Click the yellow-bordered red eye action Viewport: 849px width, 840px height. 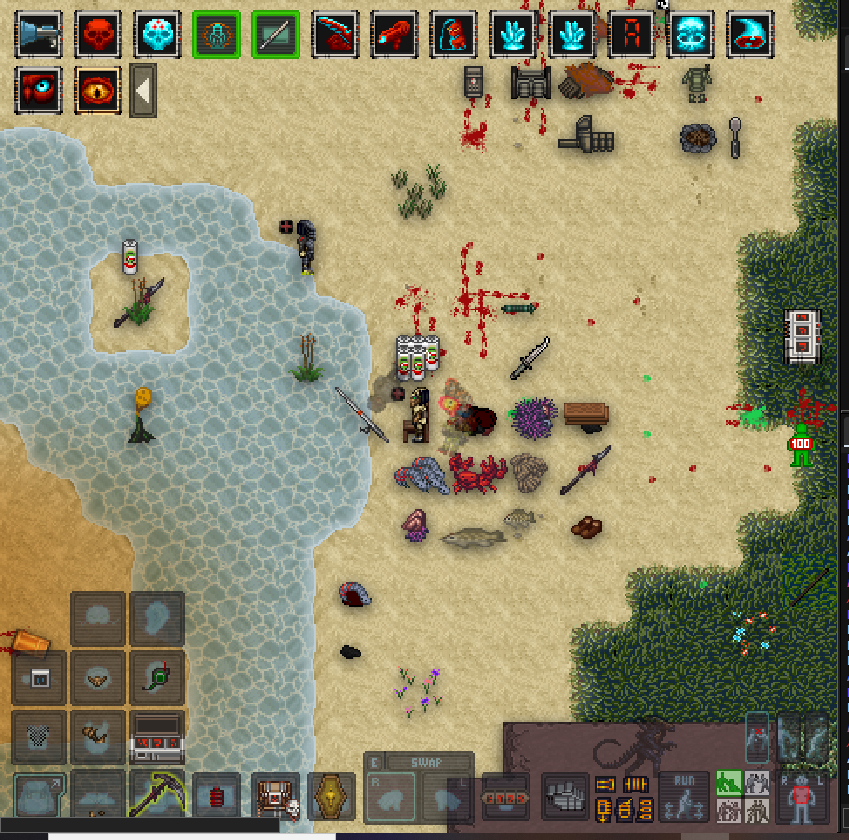[98, 90]
